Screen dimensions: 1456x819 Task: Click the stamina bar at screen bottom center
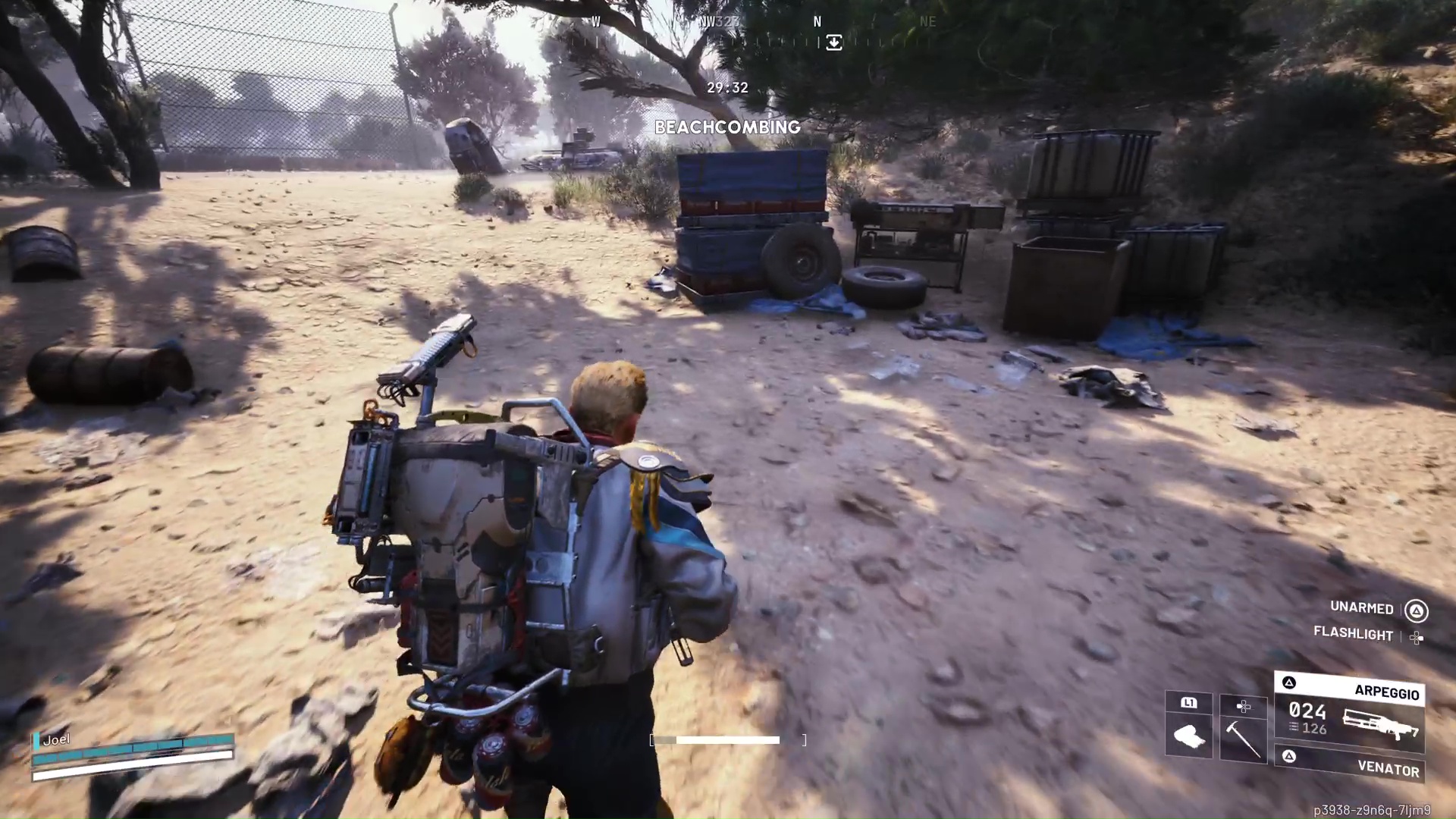pyautogui.click(x=715, y=740)
